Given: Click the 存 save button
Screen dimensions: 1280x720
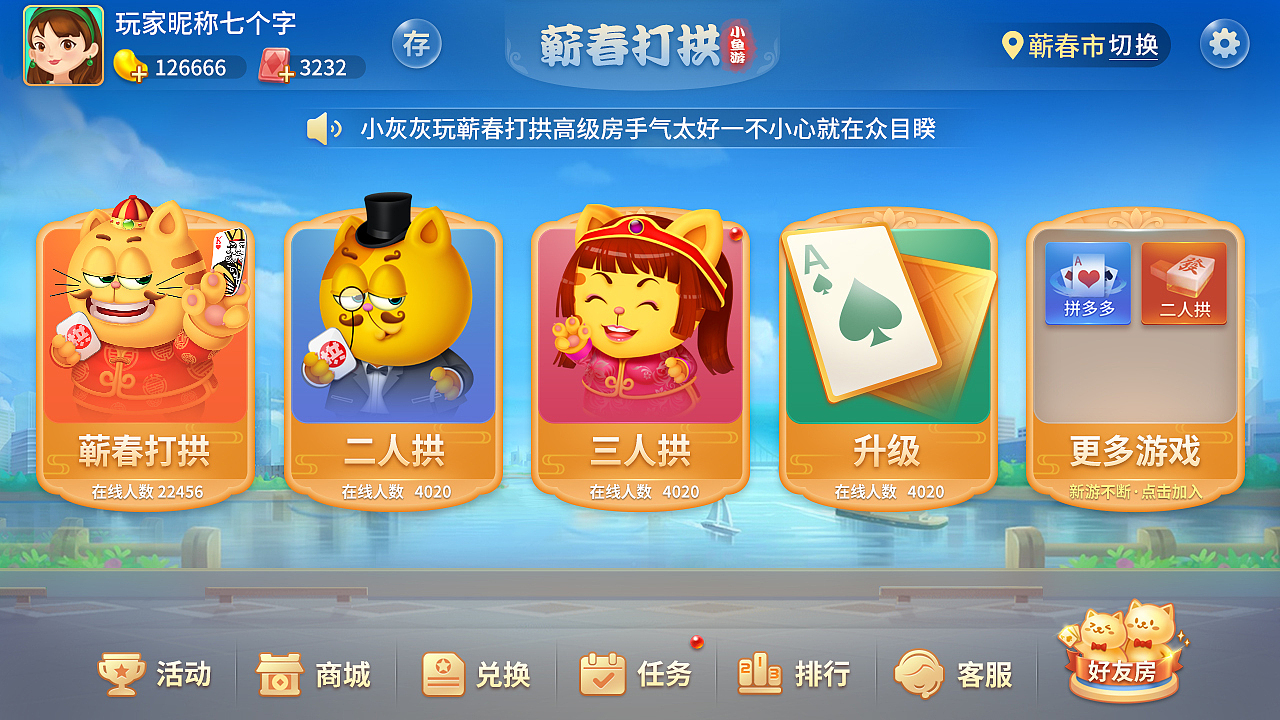Looking at the screenshot, I should pos(418,45).
